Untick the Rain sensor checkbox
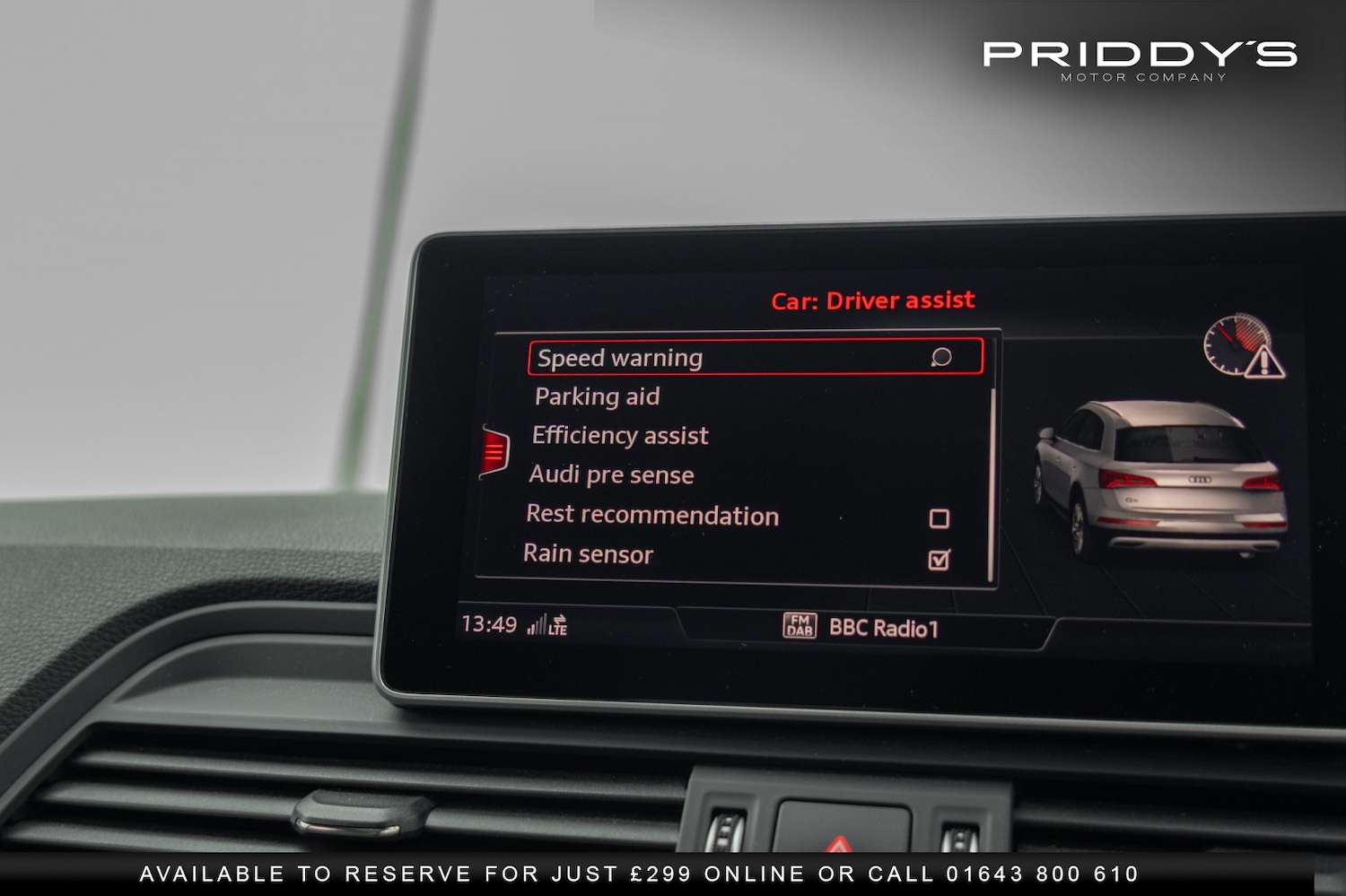1346x896 pixels. coord(940,558)
